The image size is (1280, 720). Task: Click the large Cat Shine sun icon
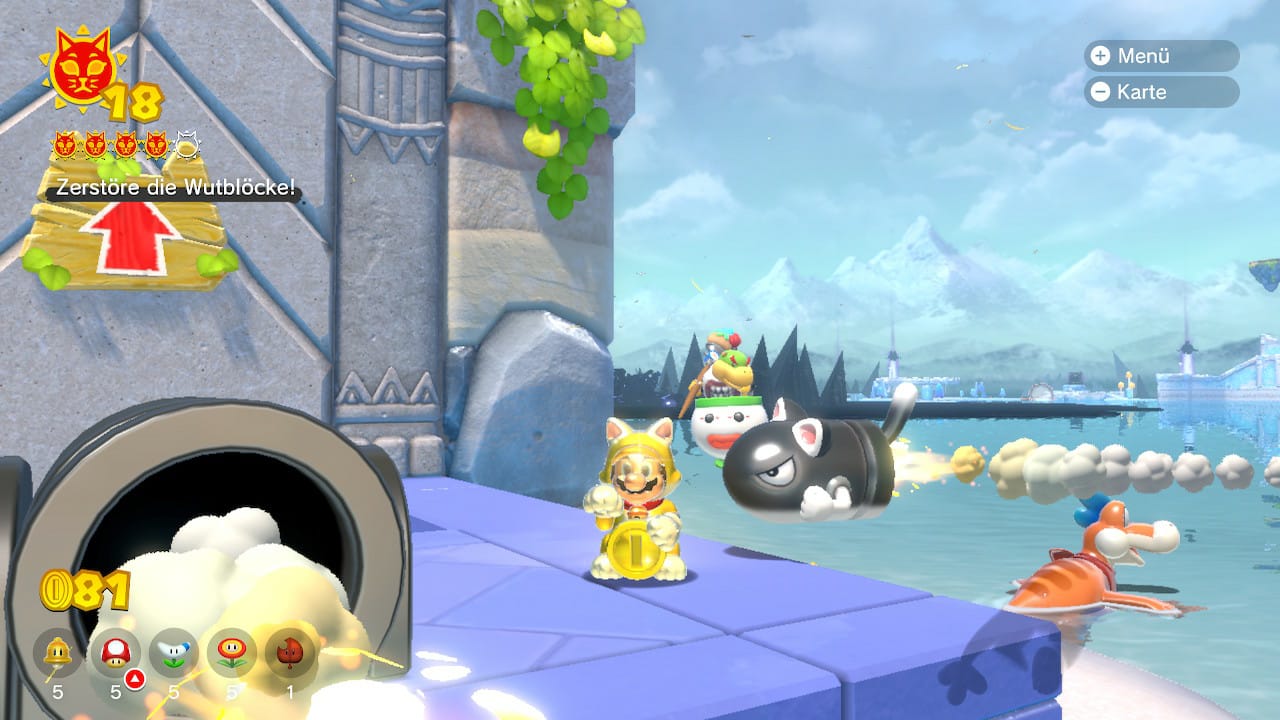point(83,71)
